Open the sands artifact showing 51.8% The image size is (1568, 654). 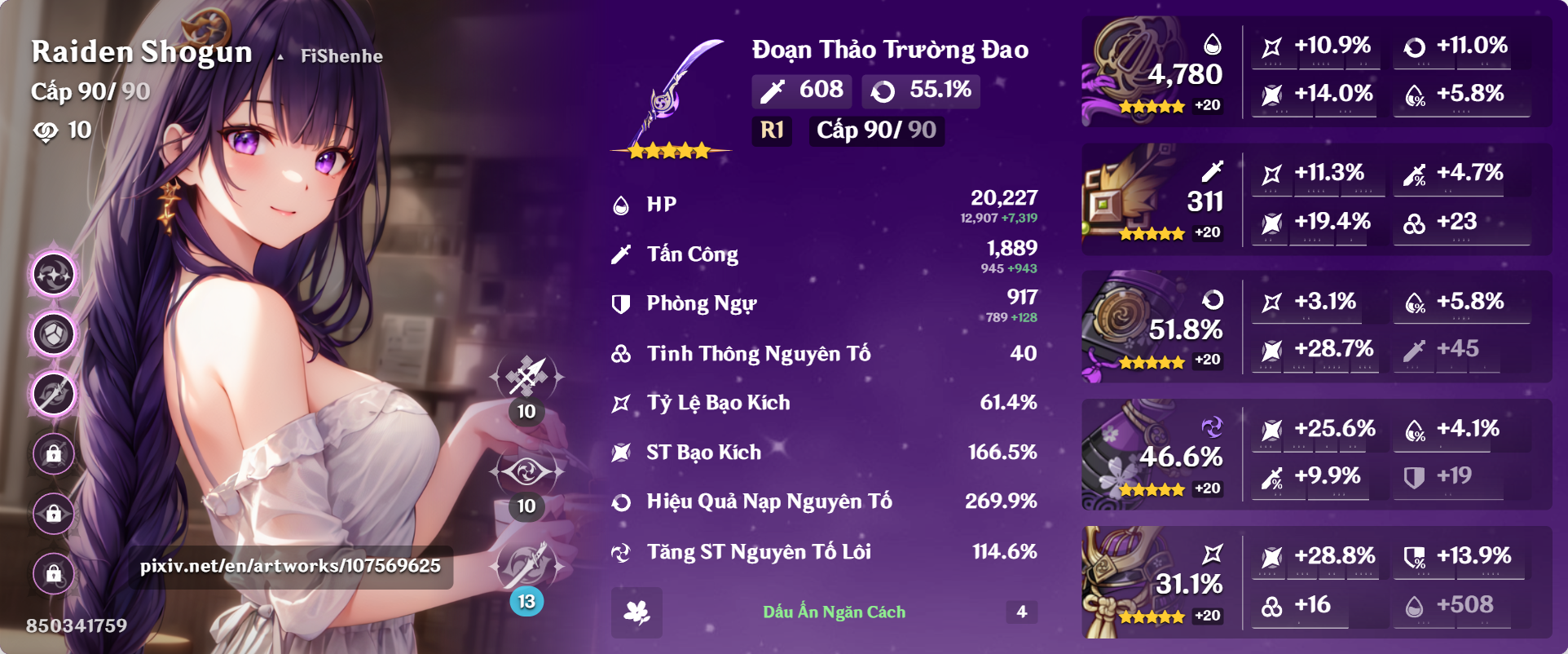[1141, 325]
